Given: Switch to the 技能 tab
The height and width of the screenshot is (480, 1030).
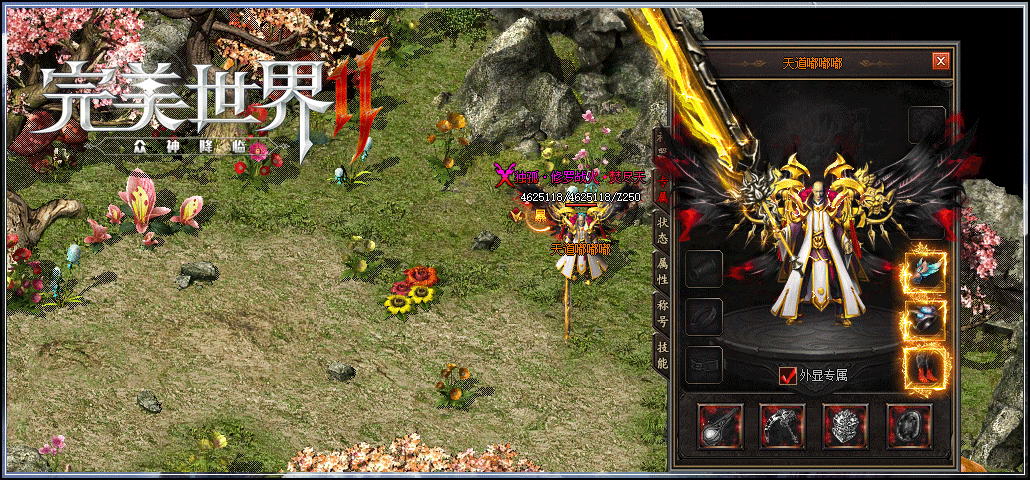Looking at the screenshot, I should coord(661,352).
